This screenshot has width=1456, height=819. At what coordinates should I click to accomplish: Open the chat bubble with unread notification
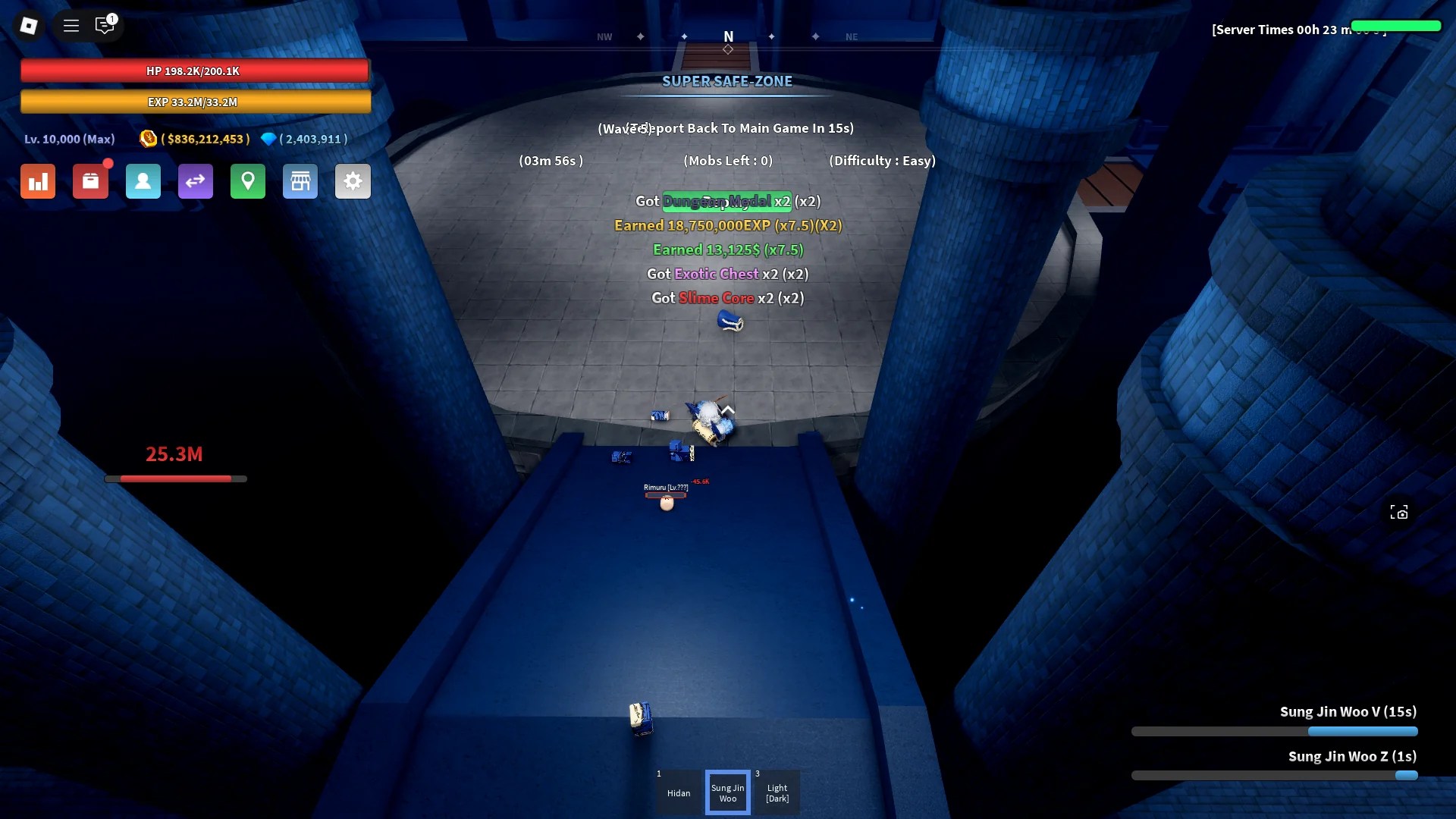pyautogui.click(x=105, y=26)
